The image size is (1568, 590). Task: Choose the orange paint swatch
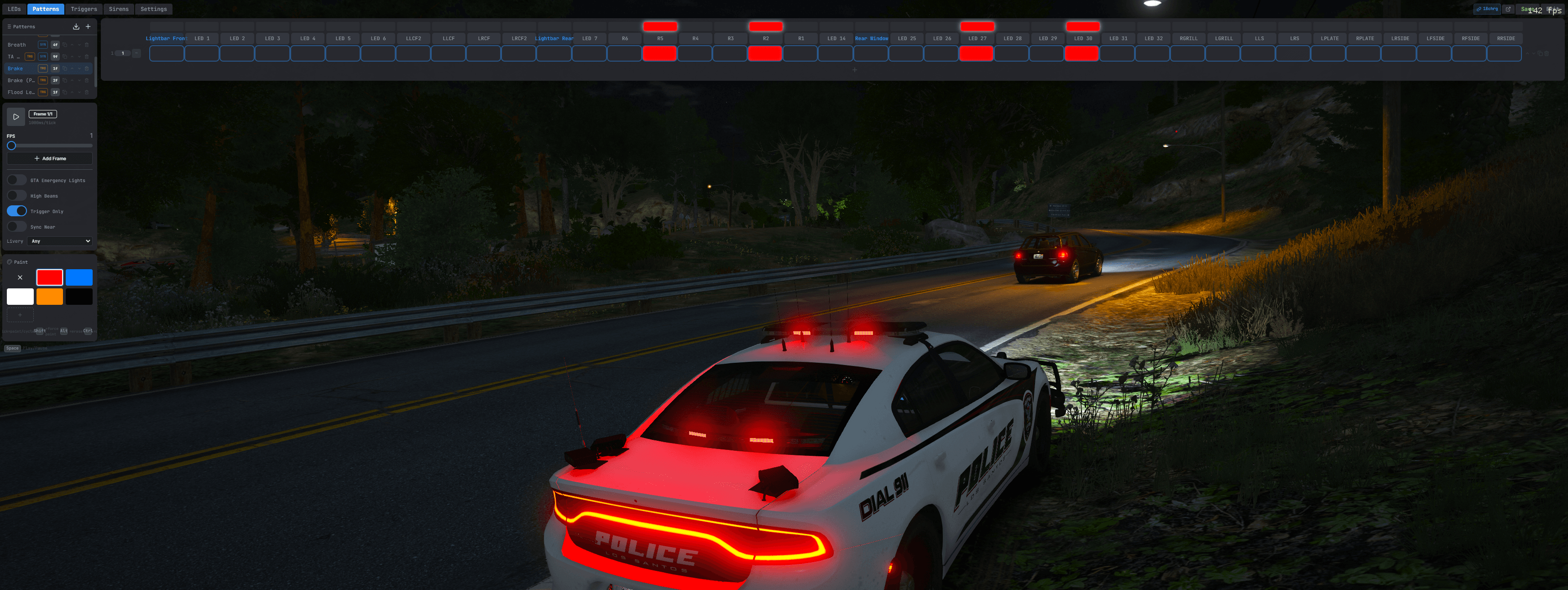tap(50, 297)
